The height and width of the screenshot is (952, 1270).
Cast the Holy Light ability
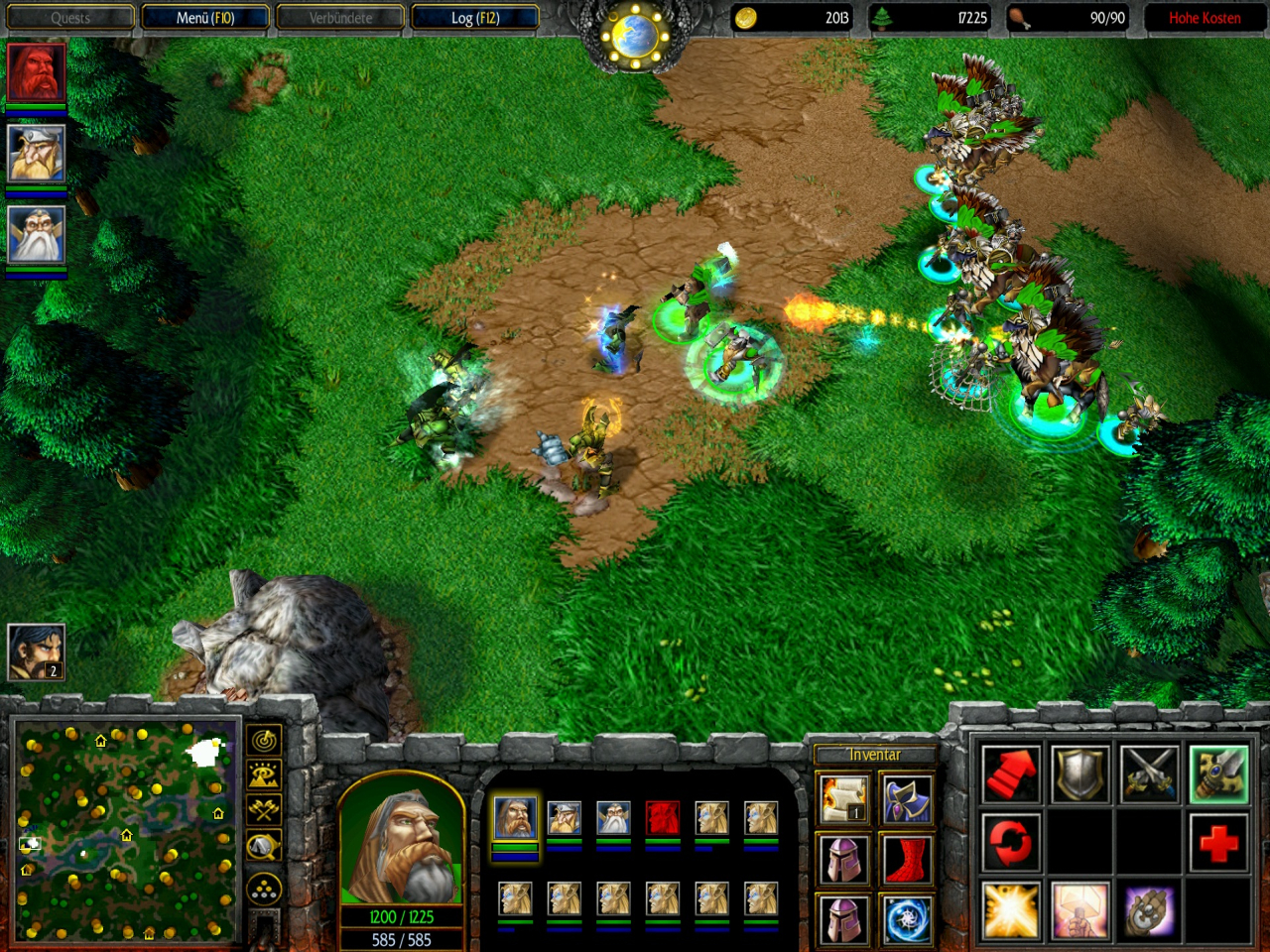click(1011, 910)
